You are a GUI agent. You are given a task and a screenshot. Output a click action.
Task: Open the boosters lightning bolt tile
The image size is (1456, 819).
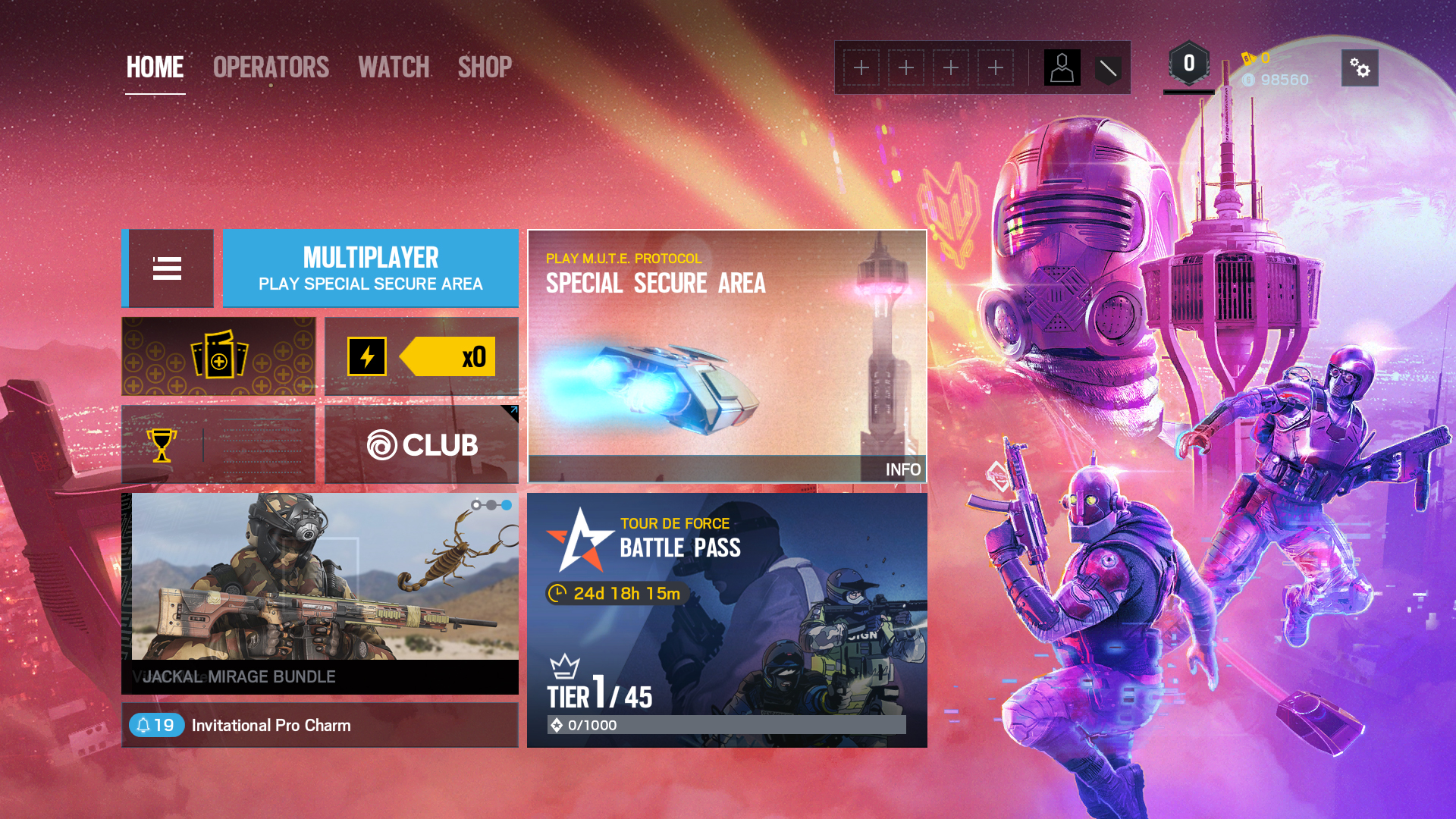tap(421, 356)
